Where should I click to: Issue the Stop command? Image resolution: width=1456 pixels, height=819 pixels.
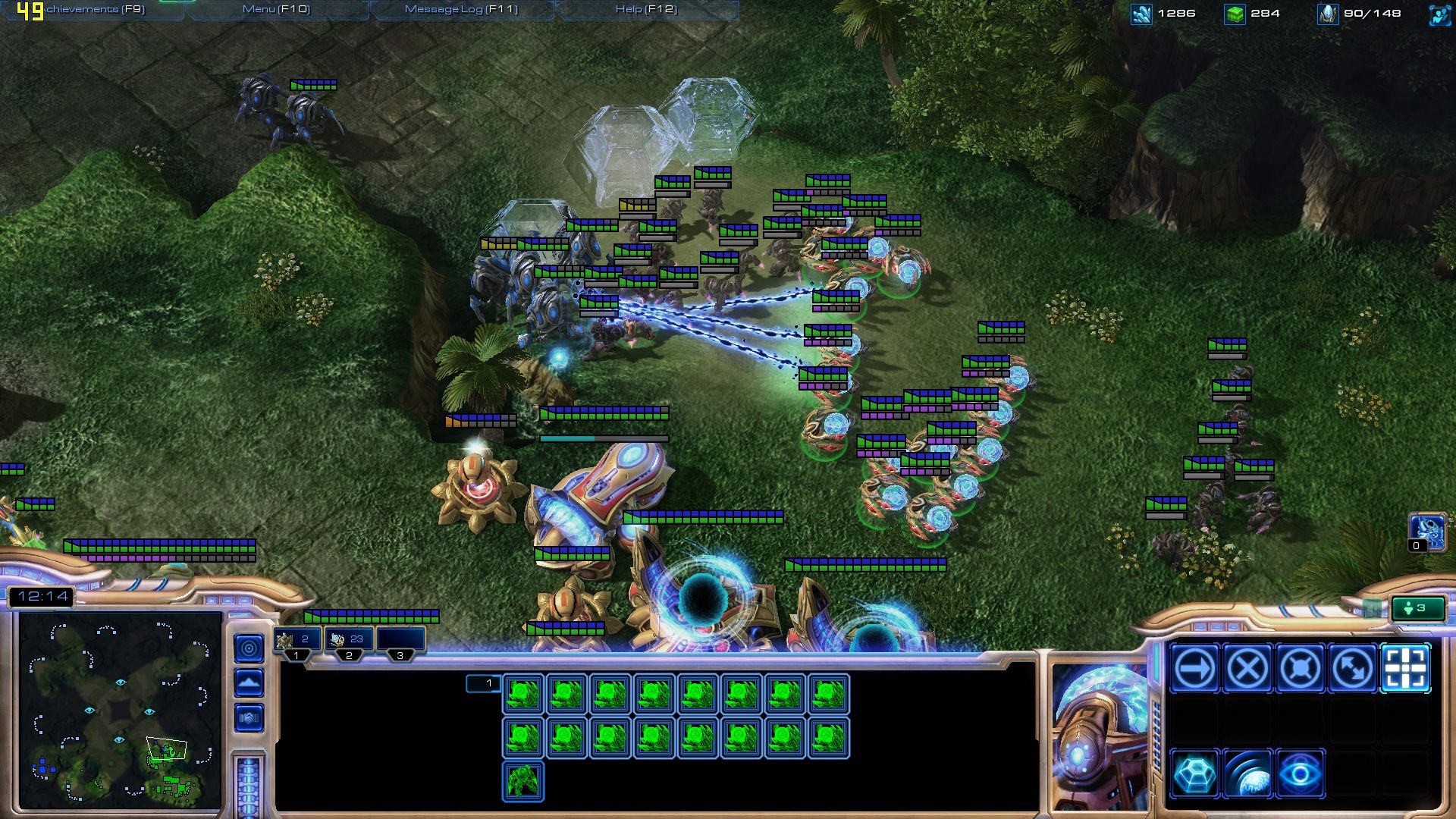pos(1247,668)
